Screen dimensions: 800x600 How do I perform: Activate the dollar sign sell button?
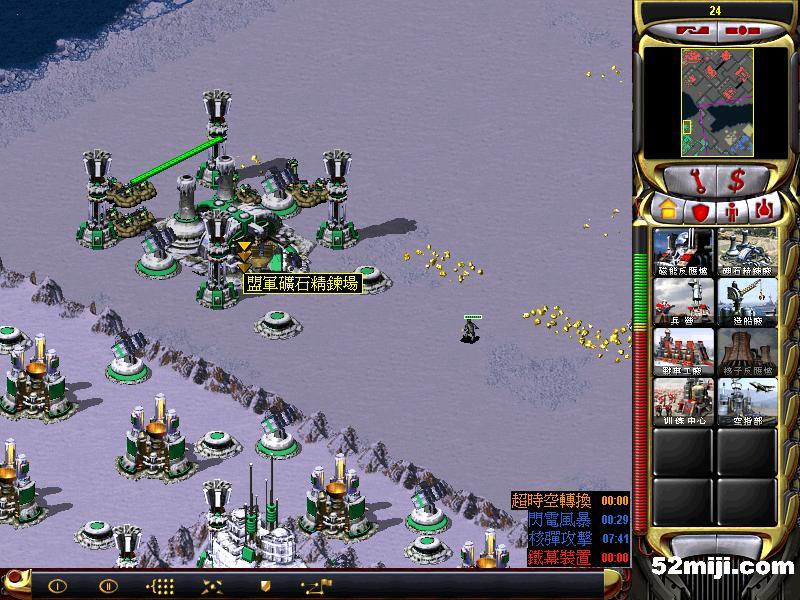pos(736,181)
